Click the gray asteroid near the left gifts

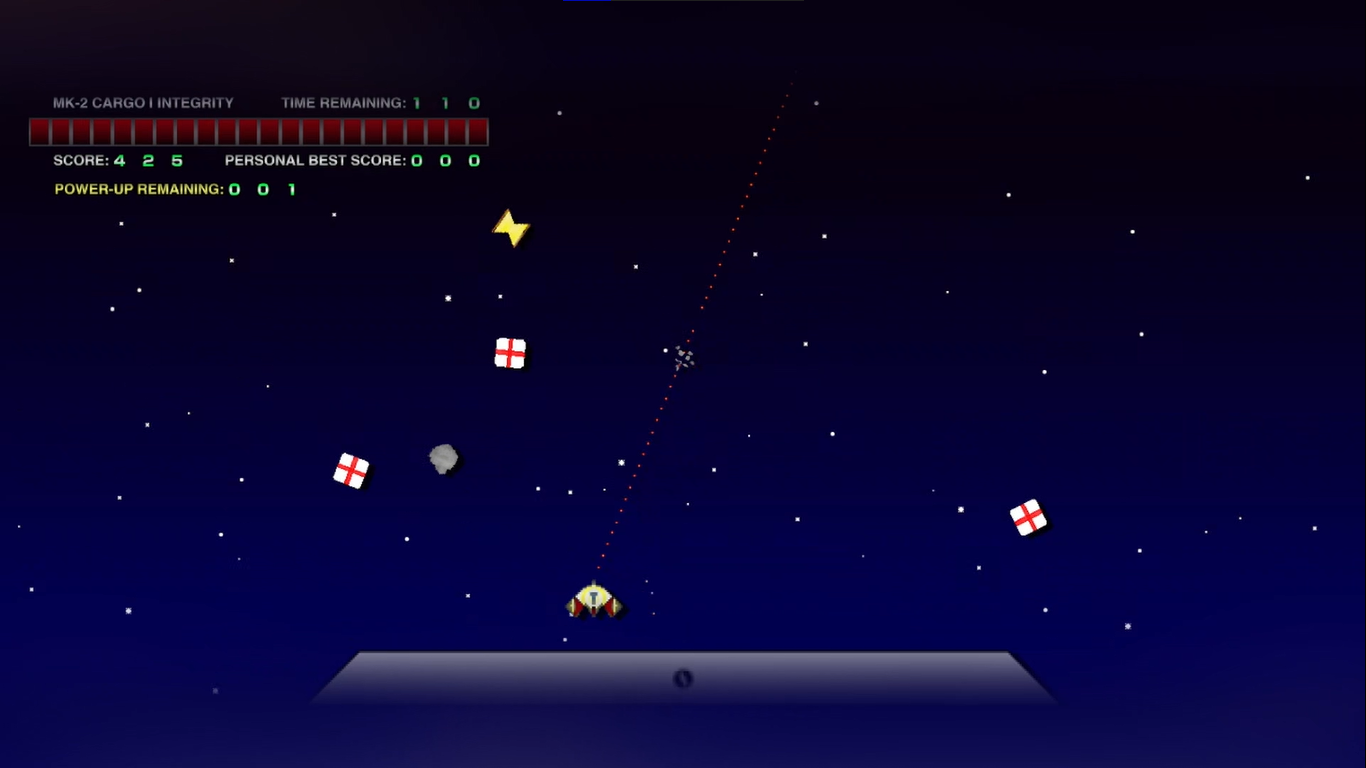click(442, 458)
